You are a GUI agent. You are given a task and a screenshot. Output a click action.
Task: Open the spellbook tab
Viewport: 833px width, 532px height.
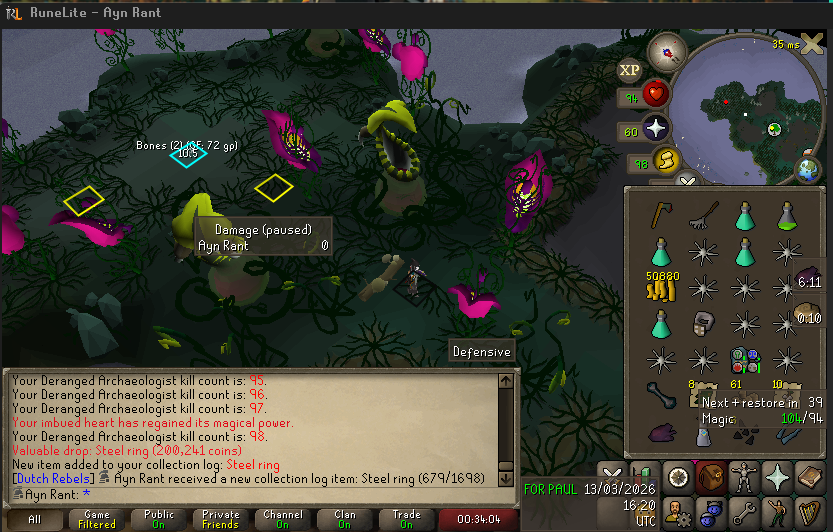(809, 476)
